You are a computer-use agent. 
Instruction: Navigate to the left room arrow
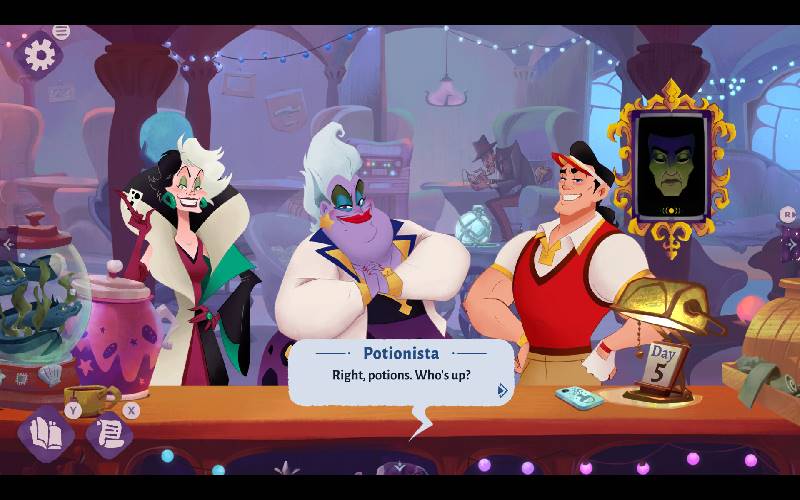point(8,243)
